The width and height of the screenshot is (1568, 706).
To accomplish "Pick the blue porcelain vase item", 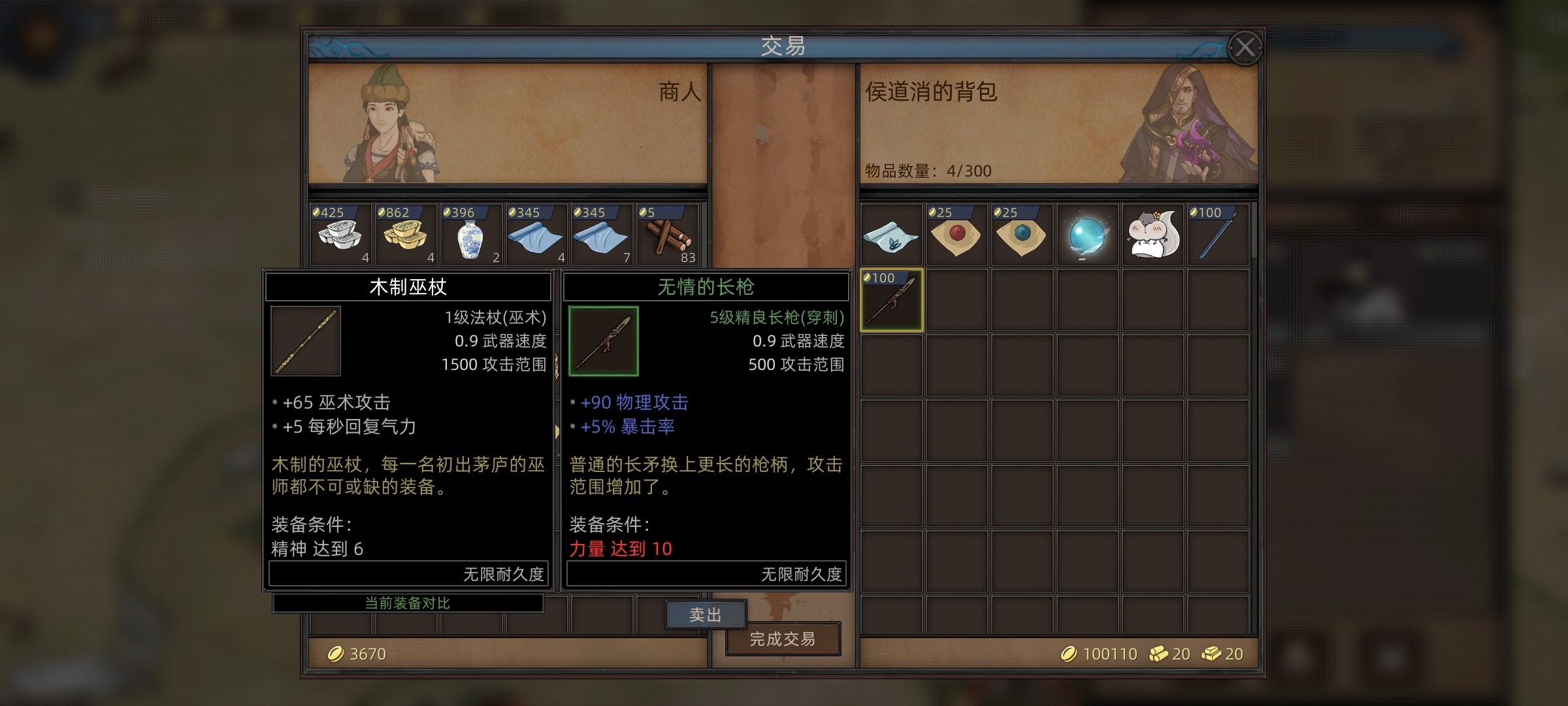I will tap(471, 235).
